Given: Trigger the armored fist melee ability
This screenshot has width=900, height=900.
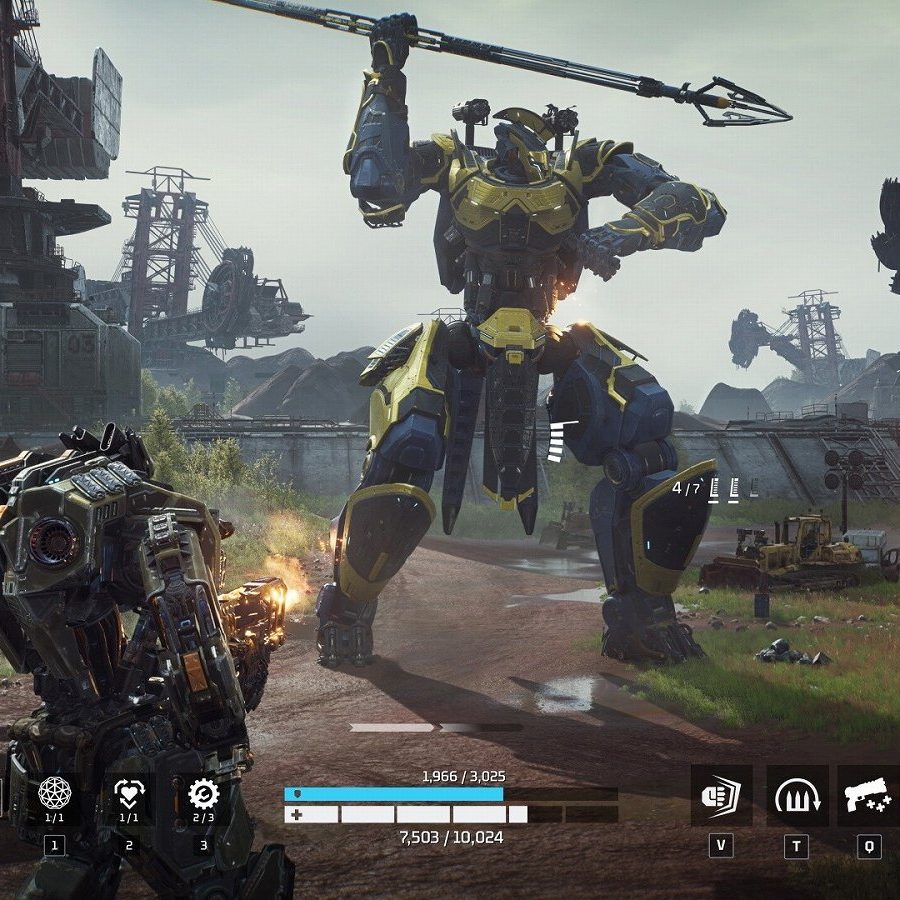Looking at the screenshot, I should [x=721, y=796].
